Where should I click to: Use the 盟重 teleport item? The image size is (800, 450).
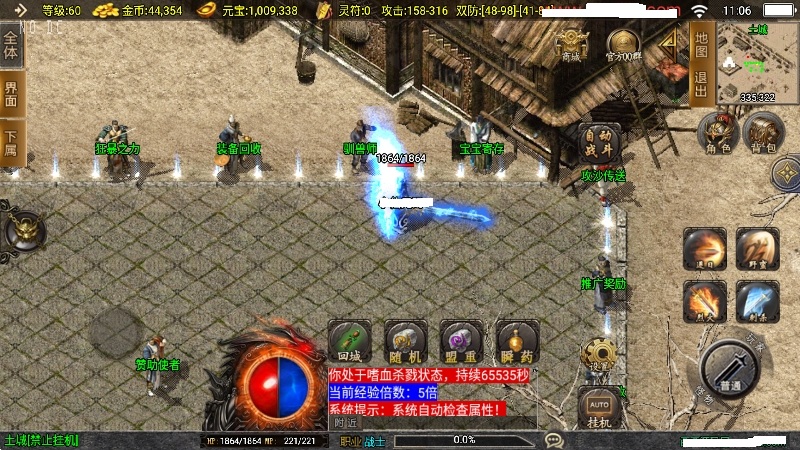point(461,342)
